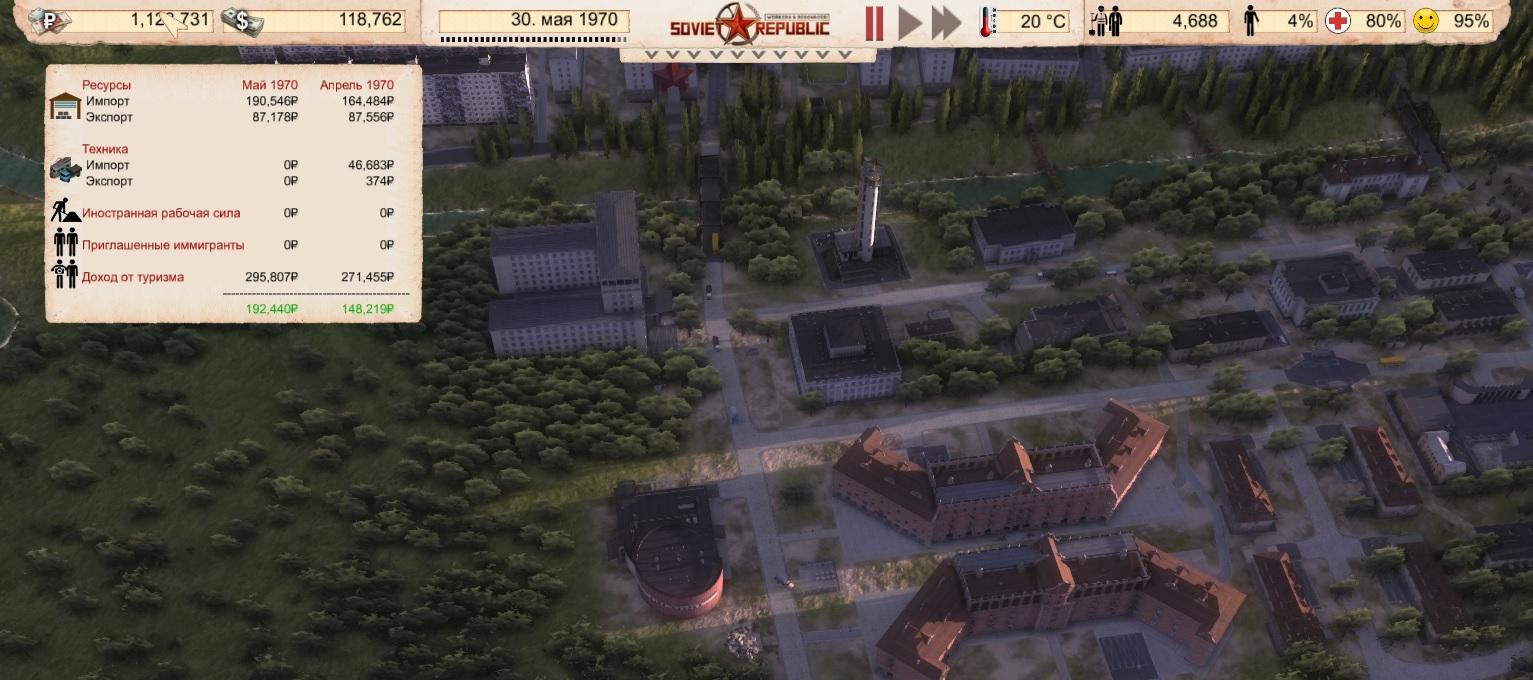Open population stats via the workers icon

(x=1107, y=21)
